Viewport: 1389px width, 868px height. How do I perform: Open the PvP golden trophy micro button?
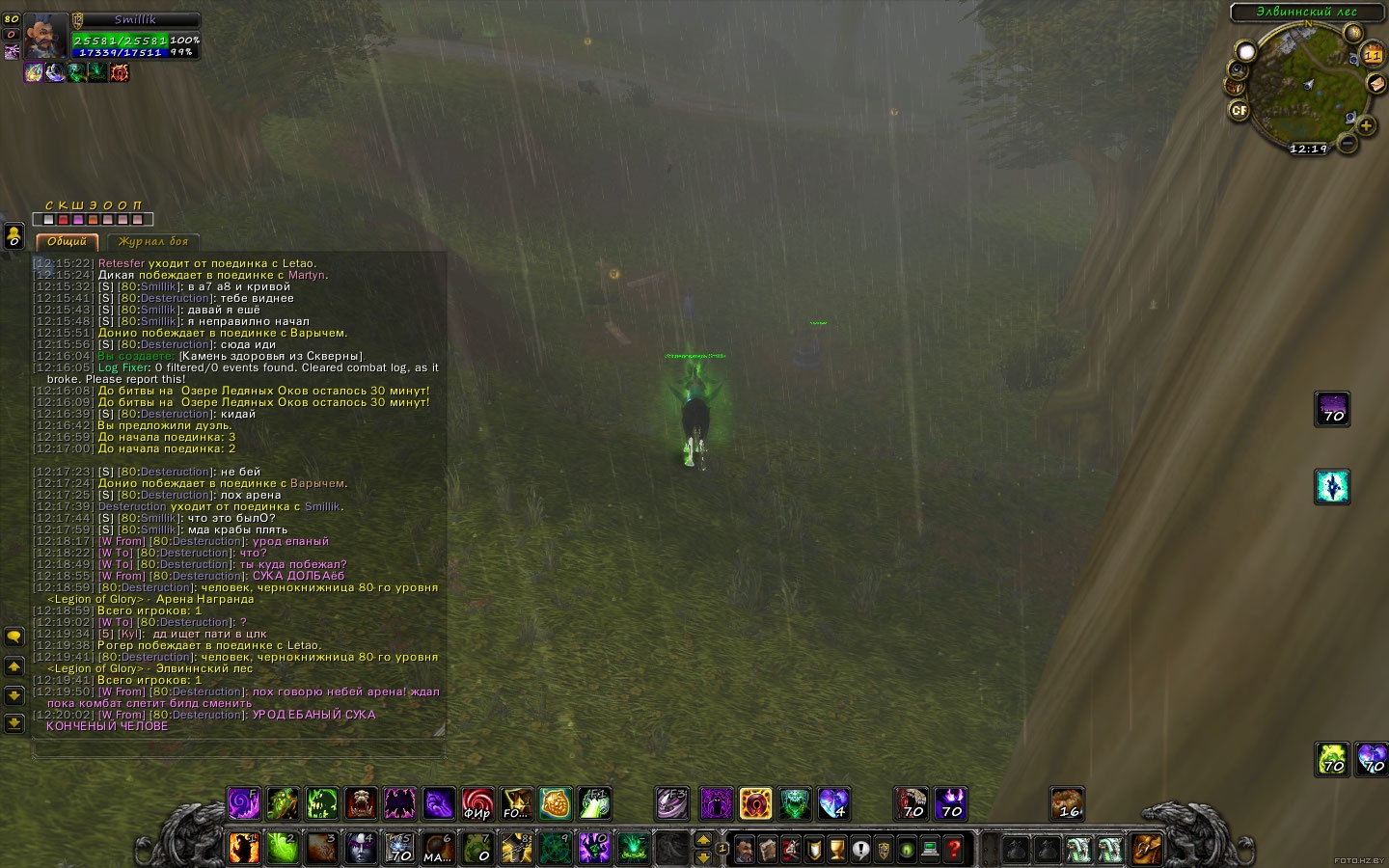coord(837,849)
